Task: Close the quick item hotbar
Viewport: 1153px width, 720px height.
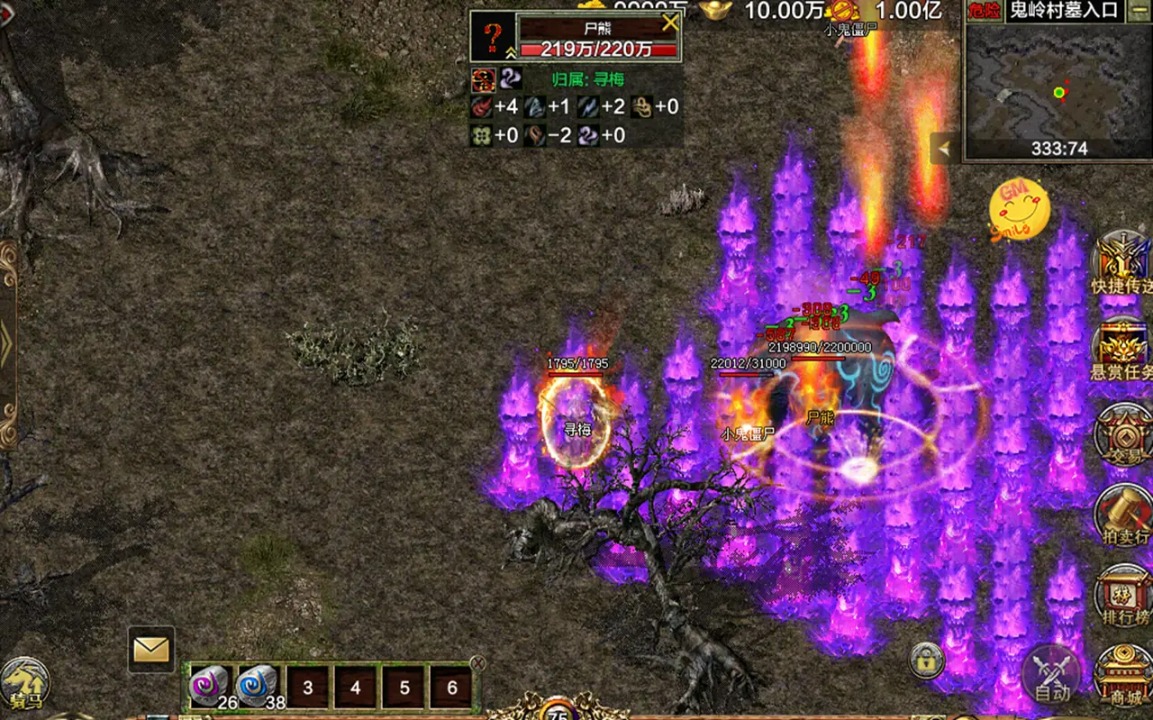Action: (477, 663)
